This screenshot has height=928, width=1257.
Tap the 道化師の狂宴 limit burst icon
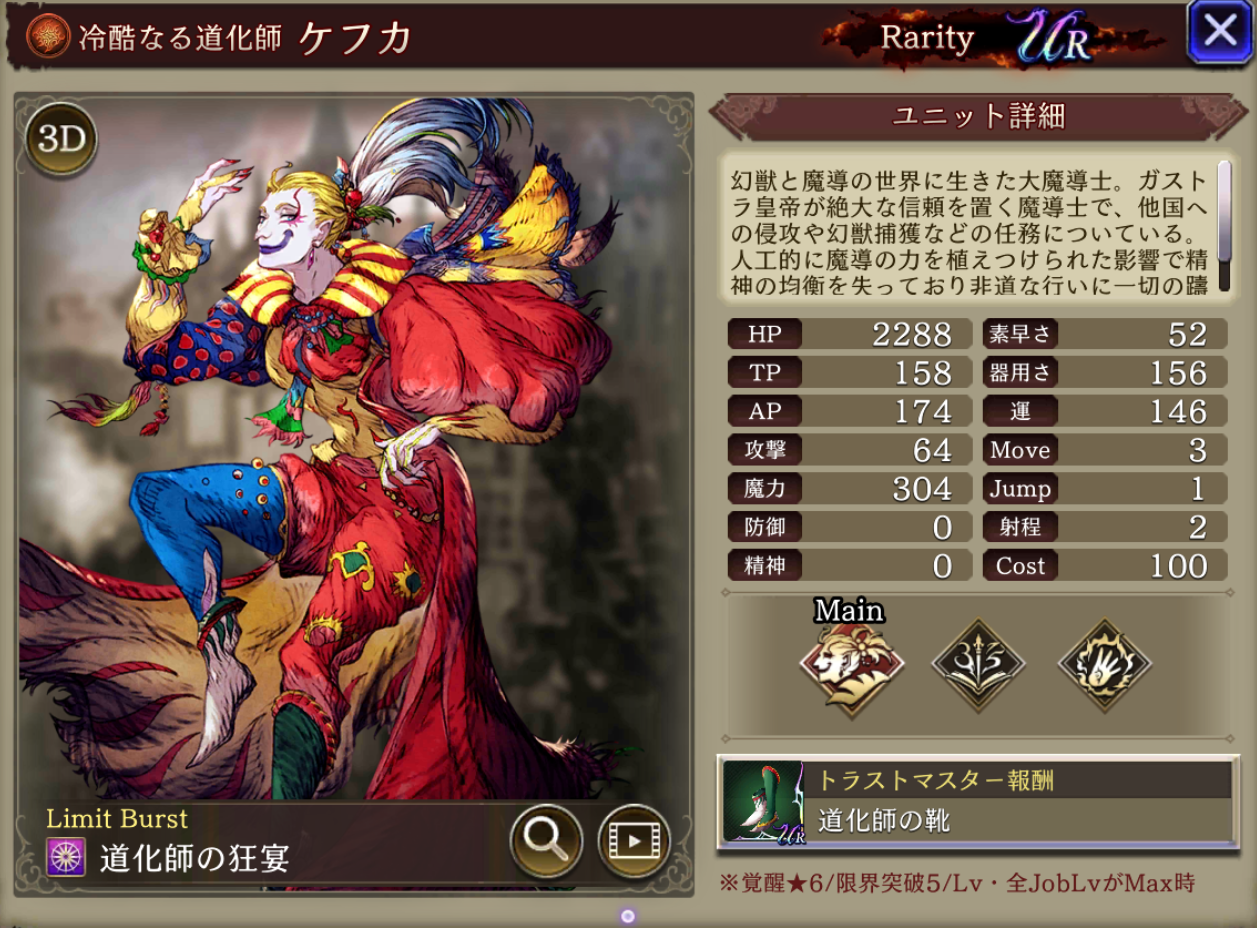68,857
